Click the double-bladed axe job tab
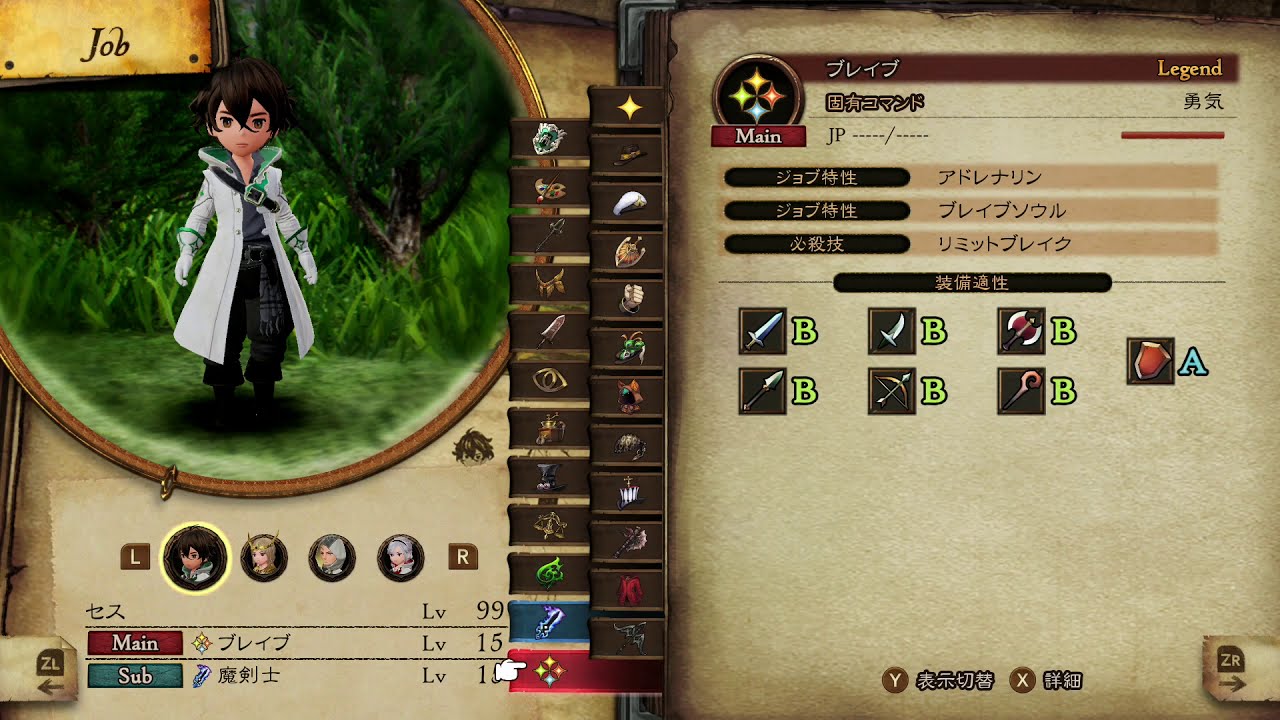Viewport: 1280px width, 720px height. coord(629,541)
